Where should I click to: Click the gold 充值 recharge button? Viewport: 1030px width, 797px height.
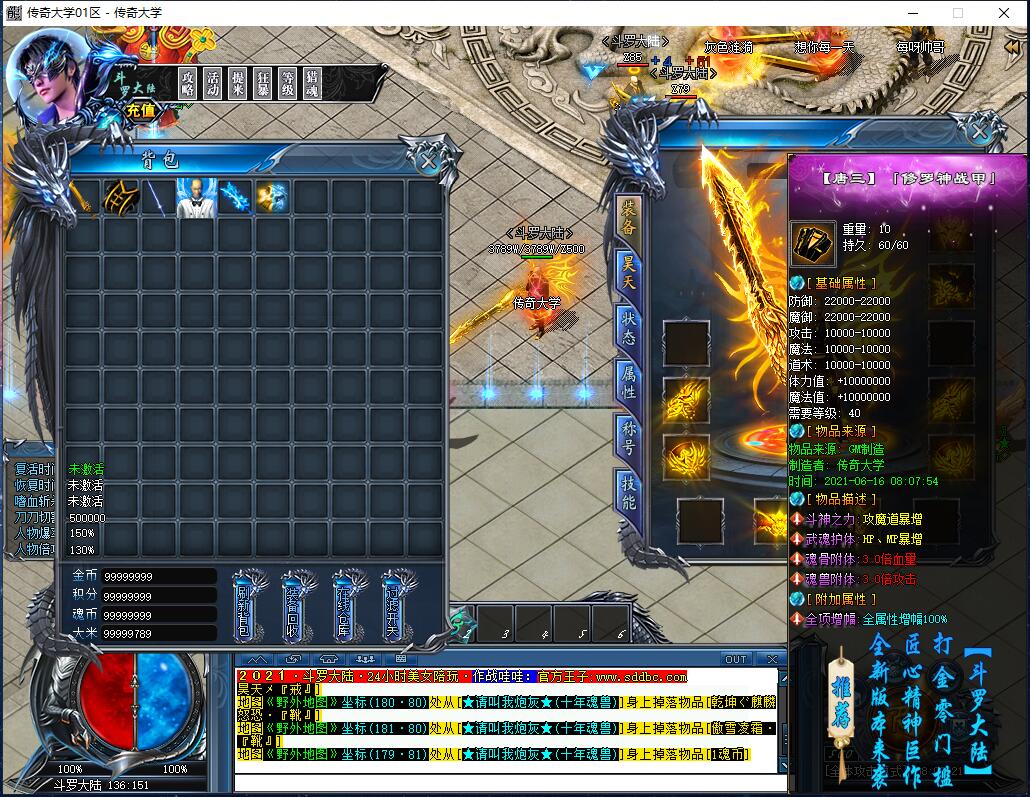141,110
